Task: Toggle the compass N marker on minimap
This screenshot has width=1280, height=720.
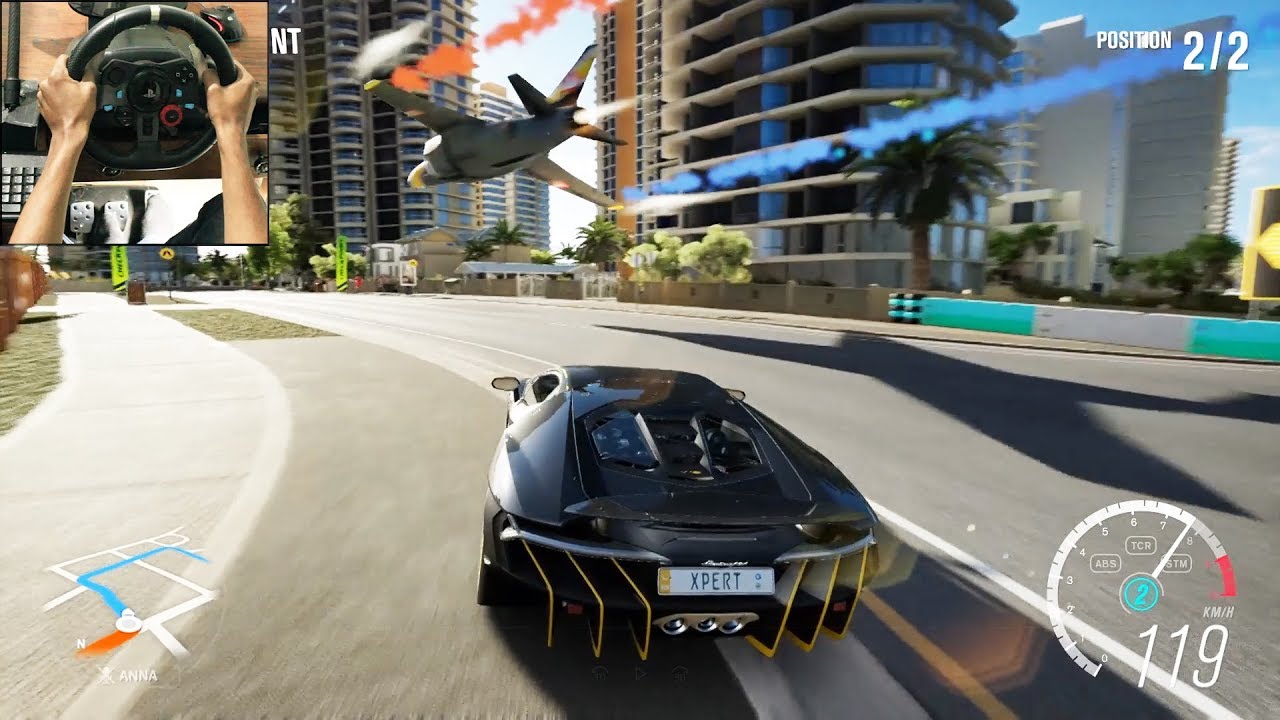Action: [x=81, y=643]
